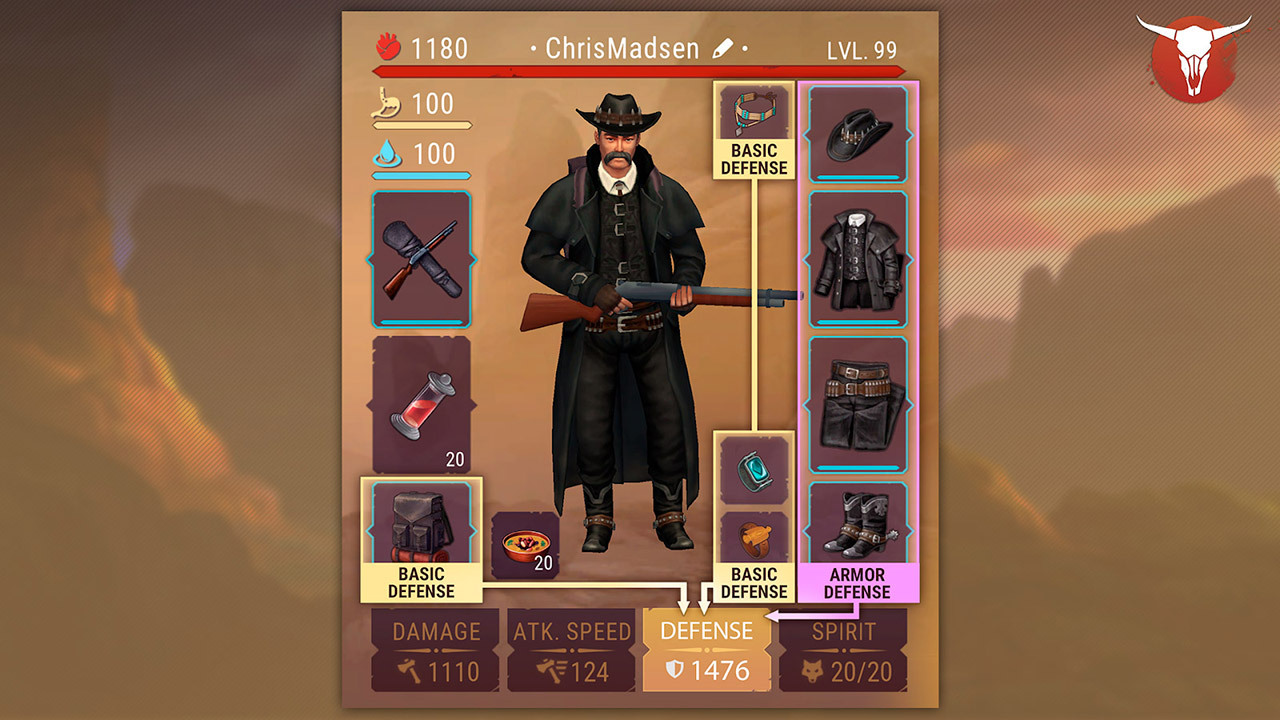Show the Spirit stat details

coord(843,650)
